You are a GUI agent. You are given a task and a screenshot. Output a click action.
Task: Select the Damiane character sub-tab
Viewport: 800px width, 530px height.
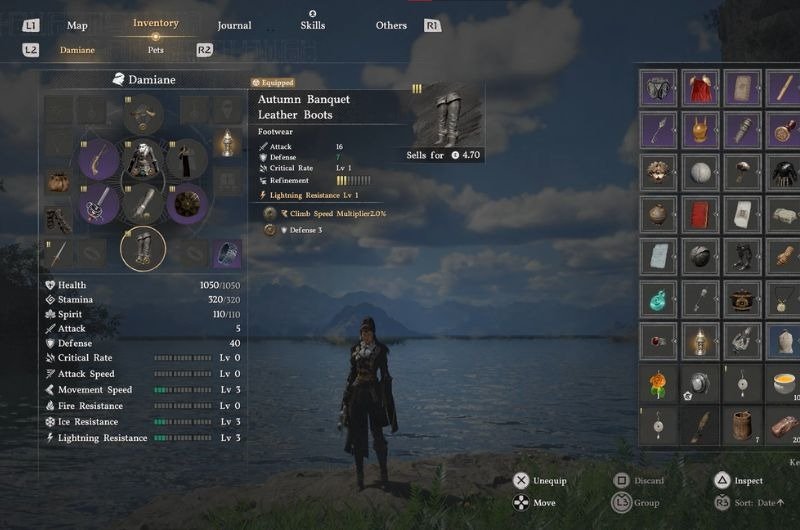tap(77, 49)
